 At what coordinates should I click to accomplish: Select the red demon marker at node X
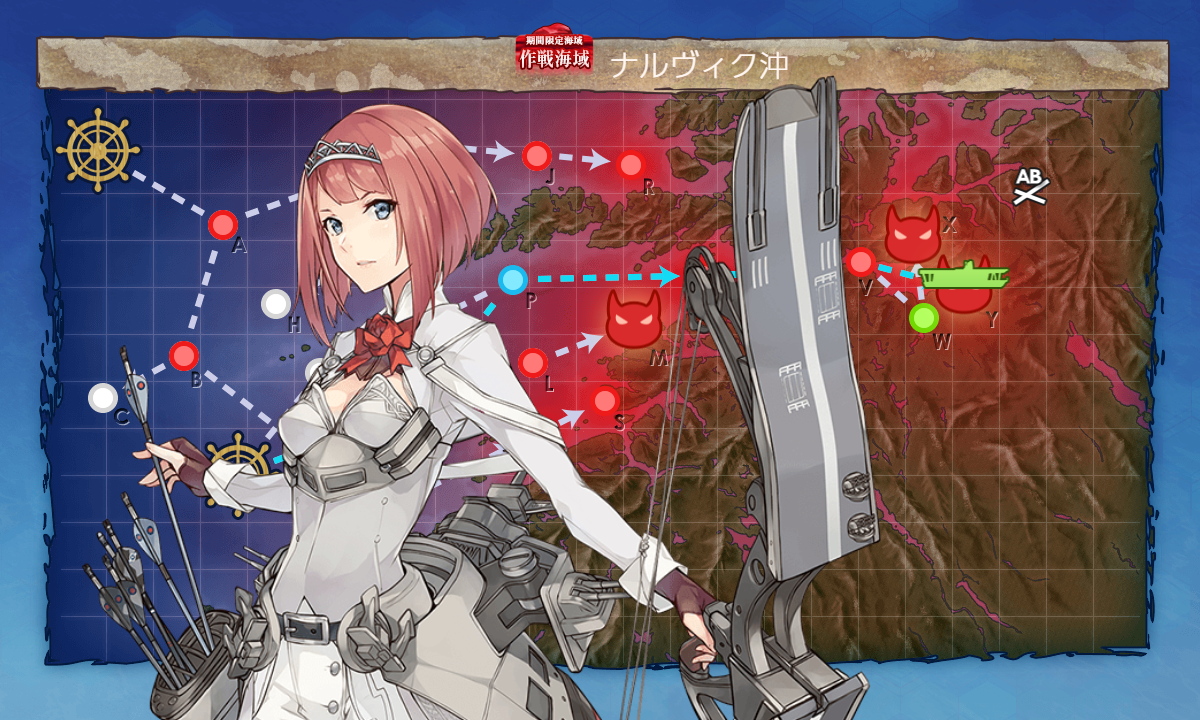point(910,232)
